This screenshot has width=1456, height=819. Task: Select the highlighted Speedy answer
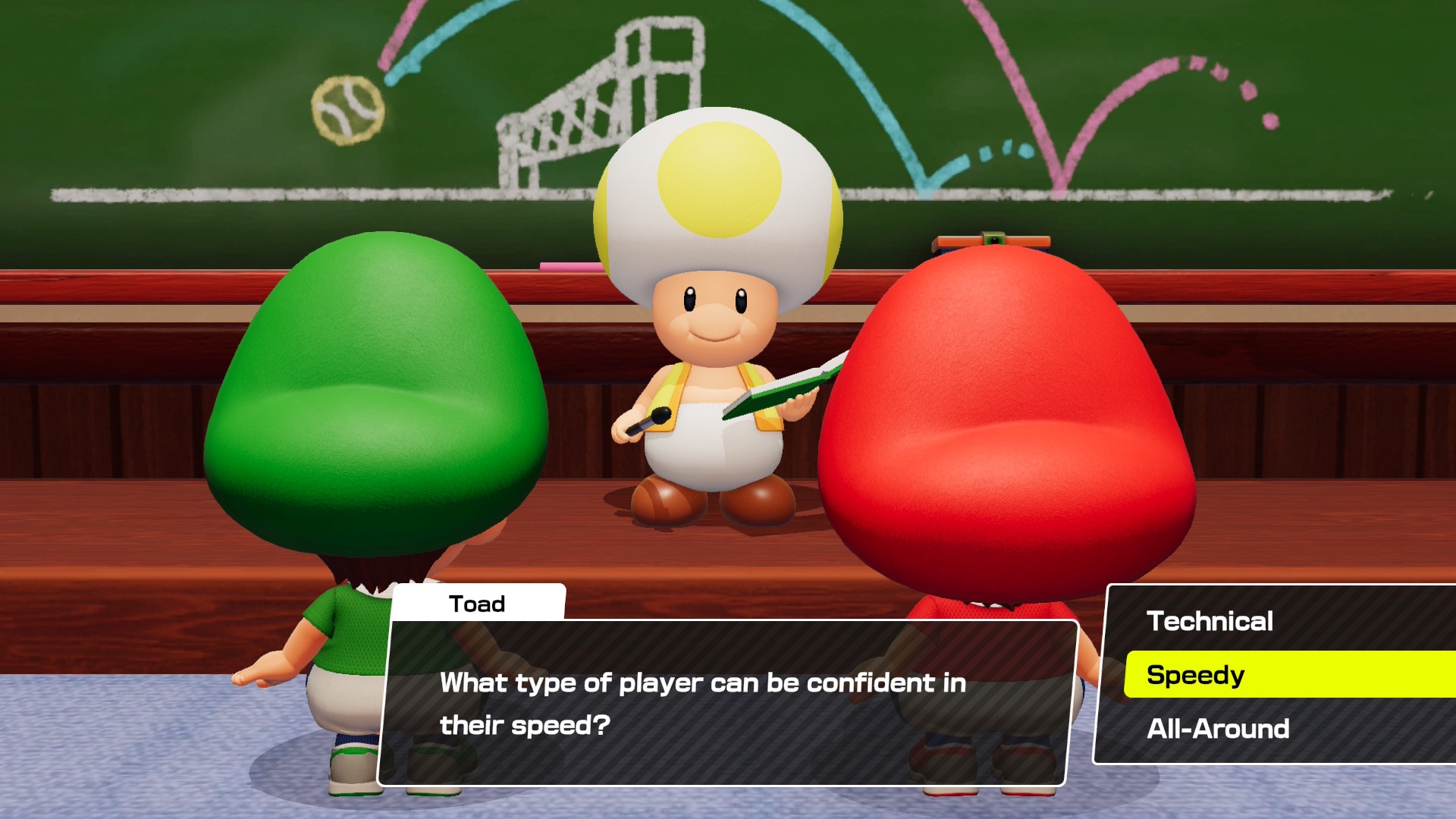(x=1196, y=675)
